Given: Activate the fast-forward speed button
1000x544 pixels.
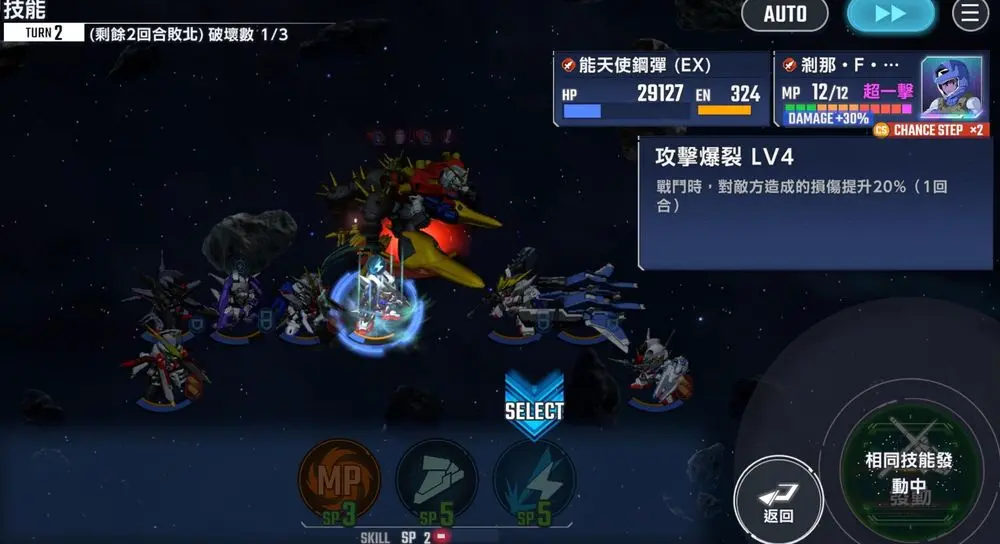Looking at the screenshot, I should click(x=890, y=15).
